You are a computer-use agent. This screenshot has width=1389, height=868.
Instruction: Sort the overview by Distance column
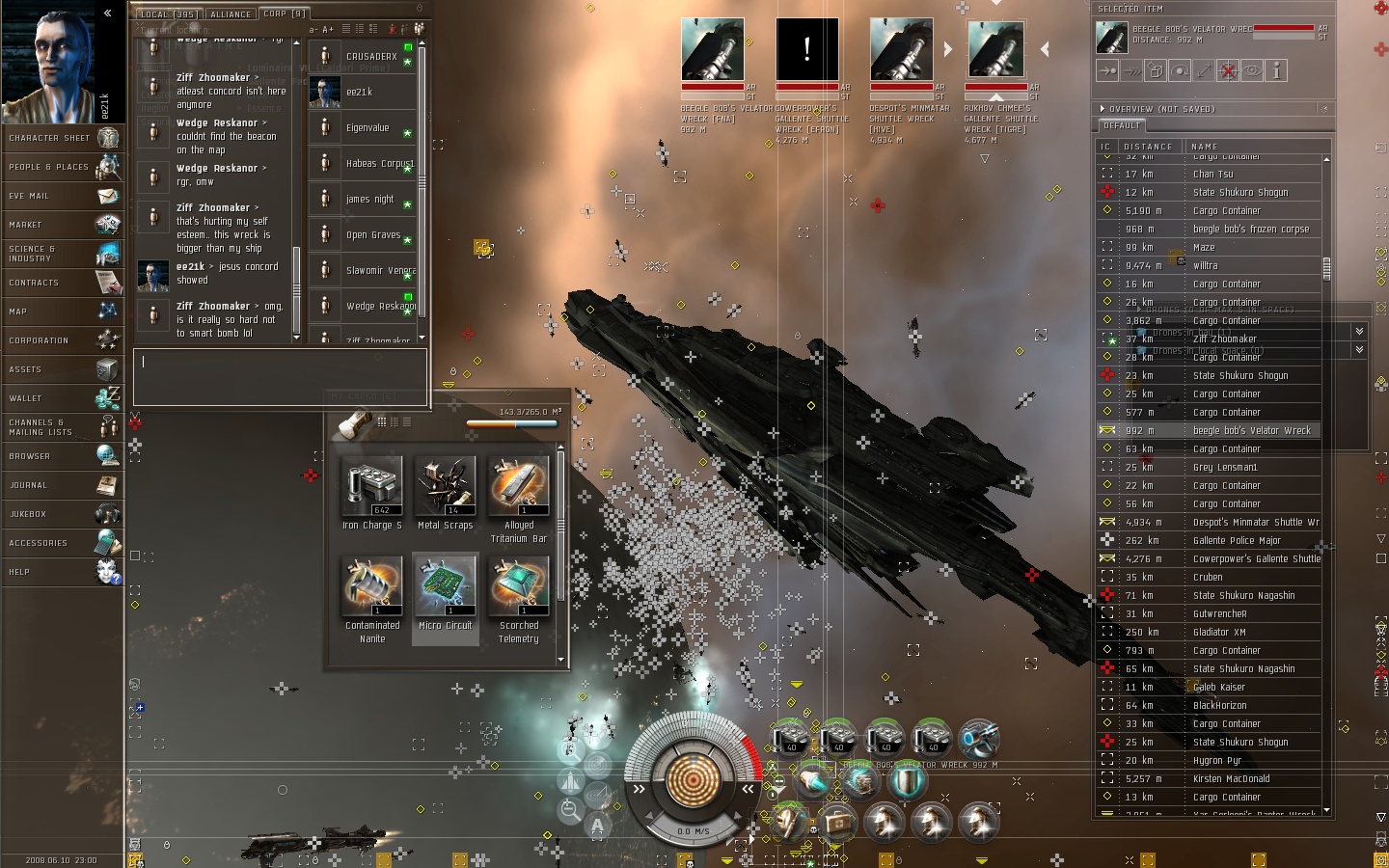click(1148, 147)
